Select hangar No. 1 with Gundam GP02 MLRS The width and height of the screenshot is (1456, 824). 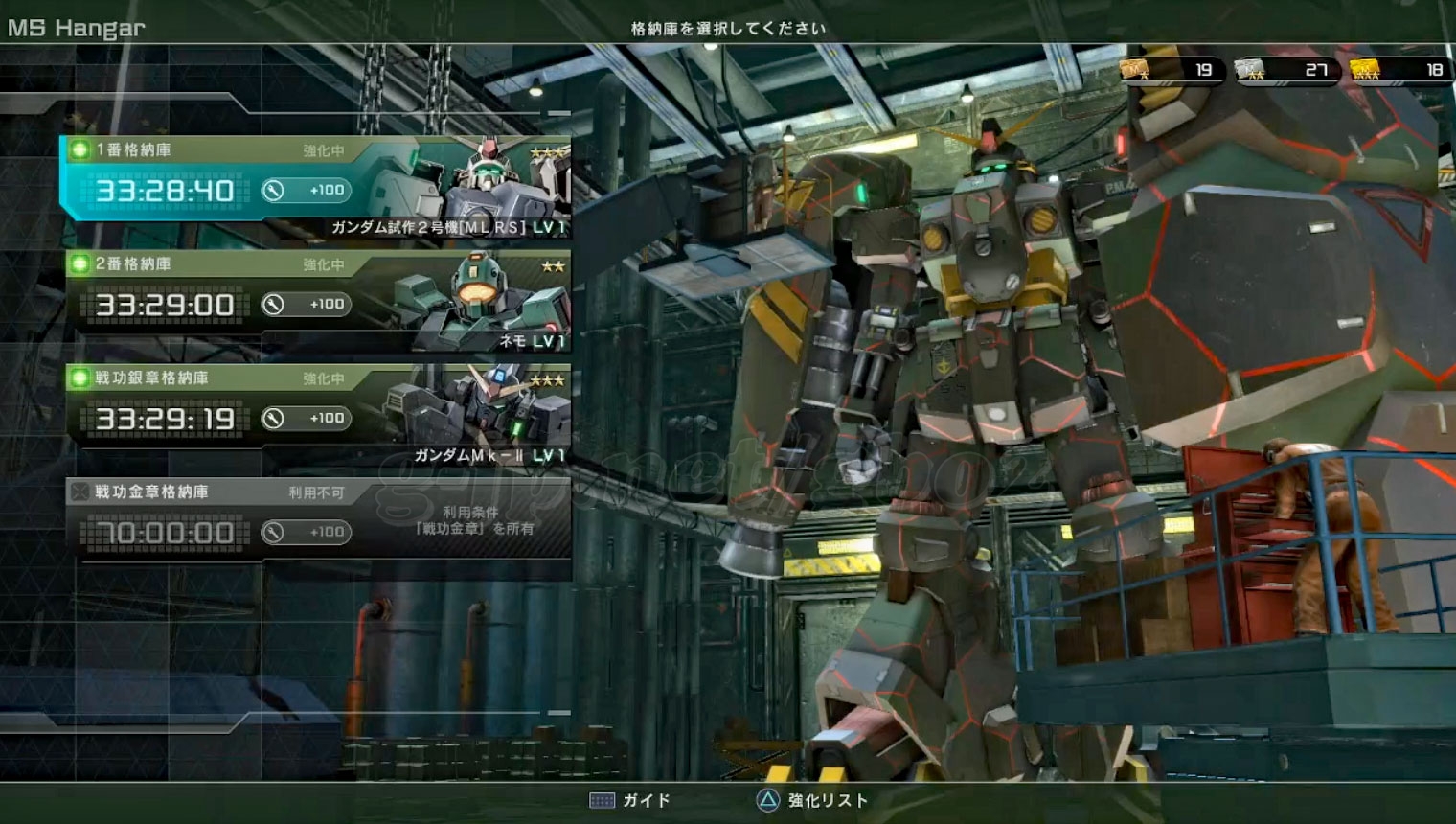316,184
